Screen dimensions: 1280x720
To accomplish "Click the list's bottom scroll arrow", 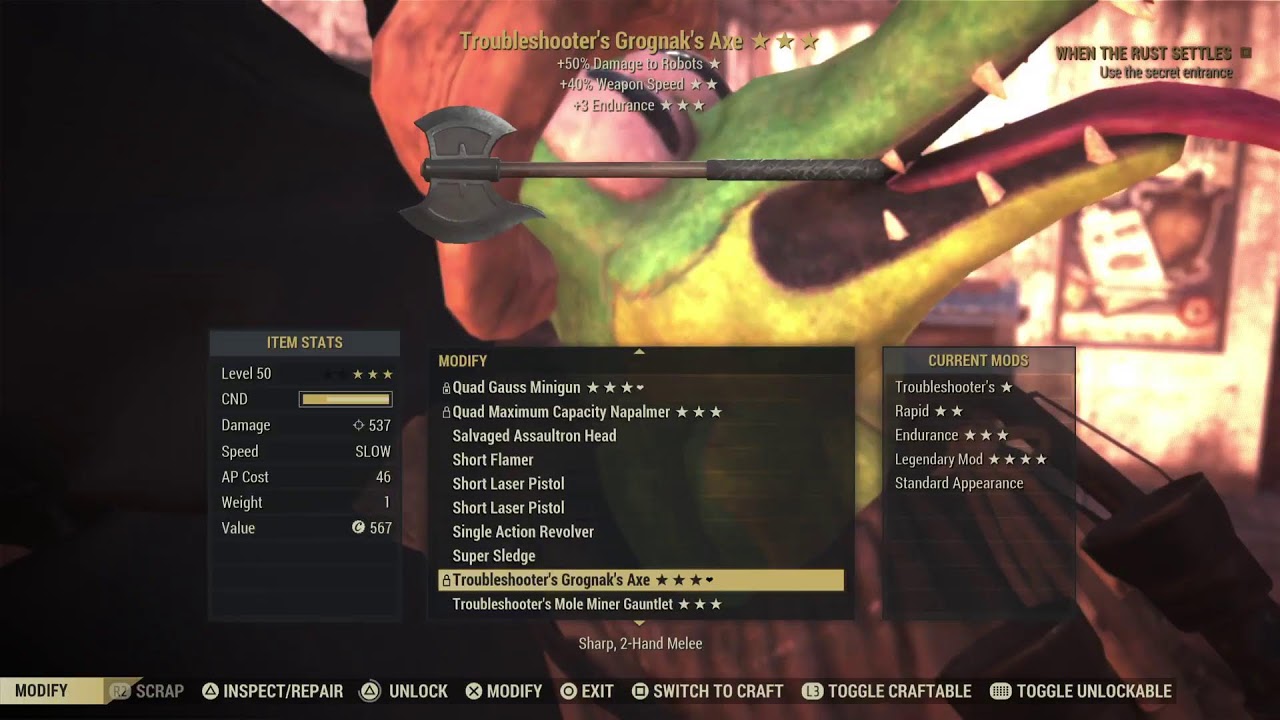I will (x=640, y=623).
